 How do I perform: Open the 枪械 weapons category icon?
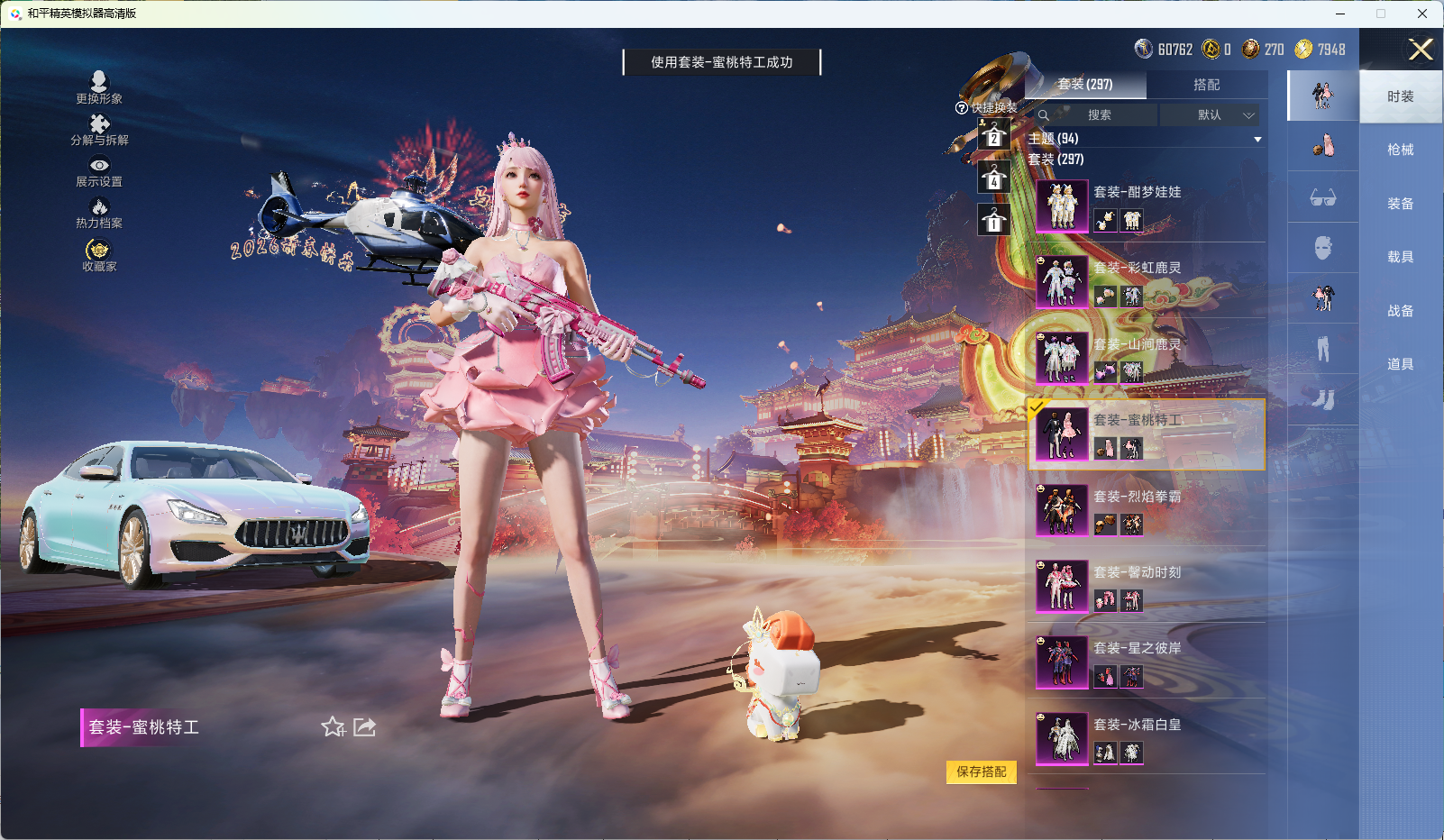coord(1323,146)
